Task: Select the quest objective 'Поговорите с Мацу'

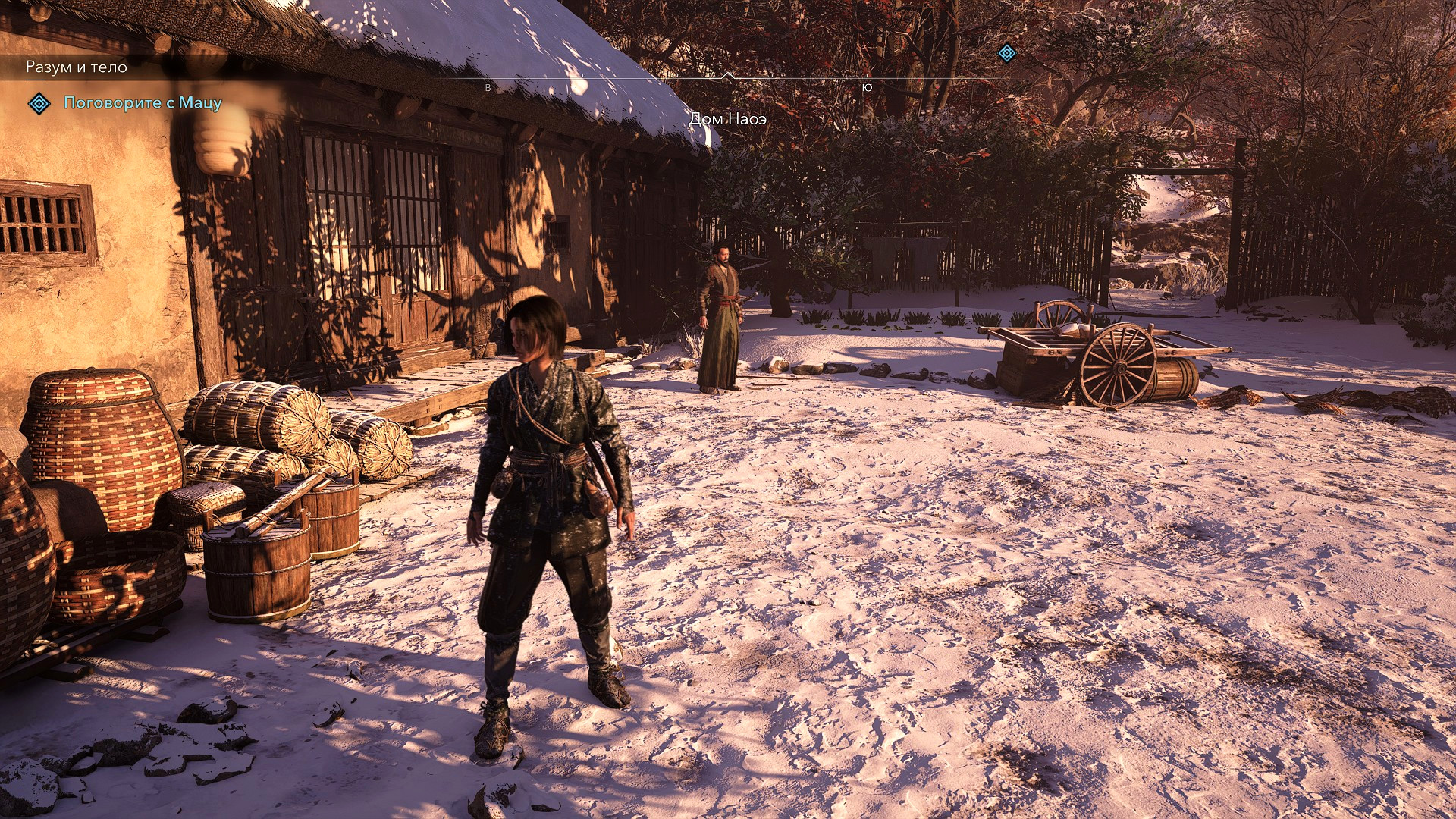Action: coord(143,103)
